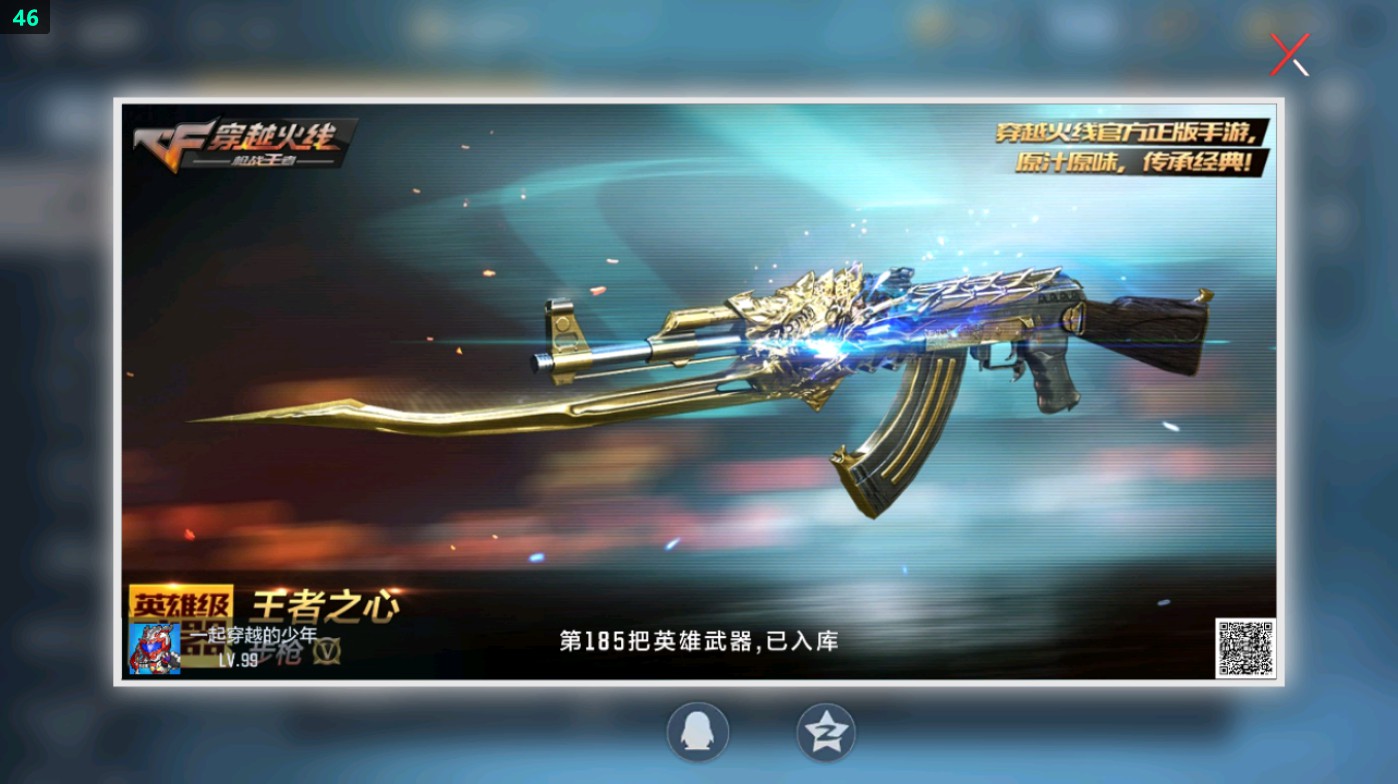Tap the QQ penguin login icon

pyautogui.click(x=698, y=731)
